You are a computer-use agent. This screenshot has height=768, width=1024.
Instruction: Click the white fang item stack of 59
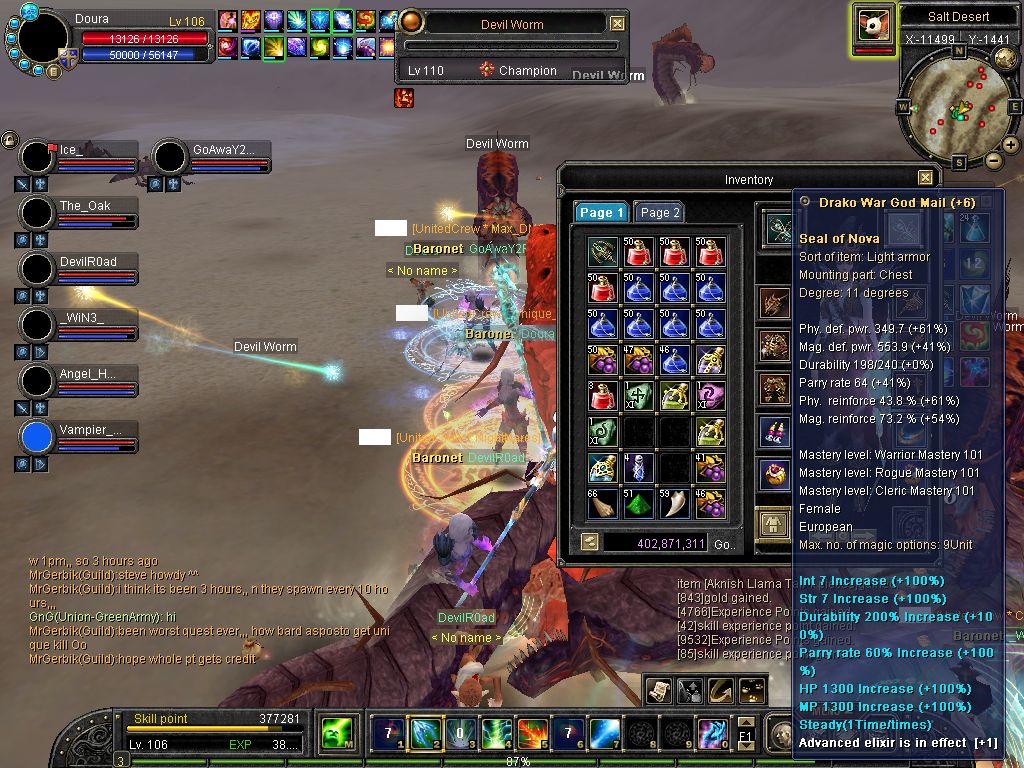(x=675, y=503)
